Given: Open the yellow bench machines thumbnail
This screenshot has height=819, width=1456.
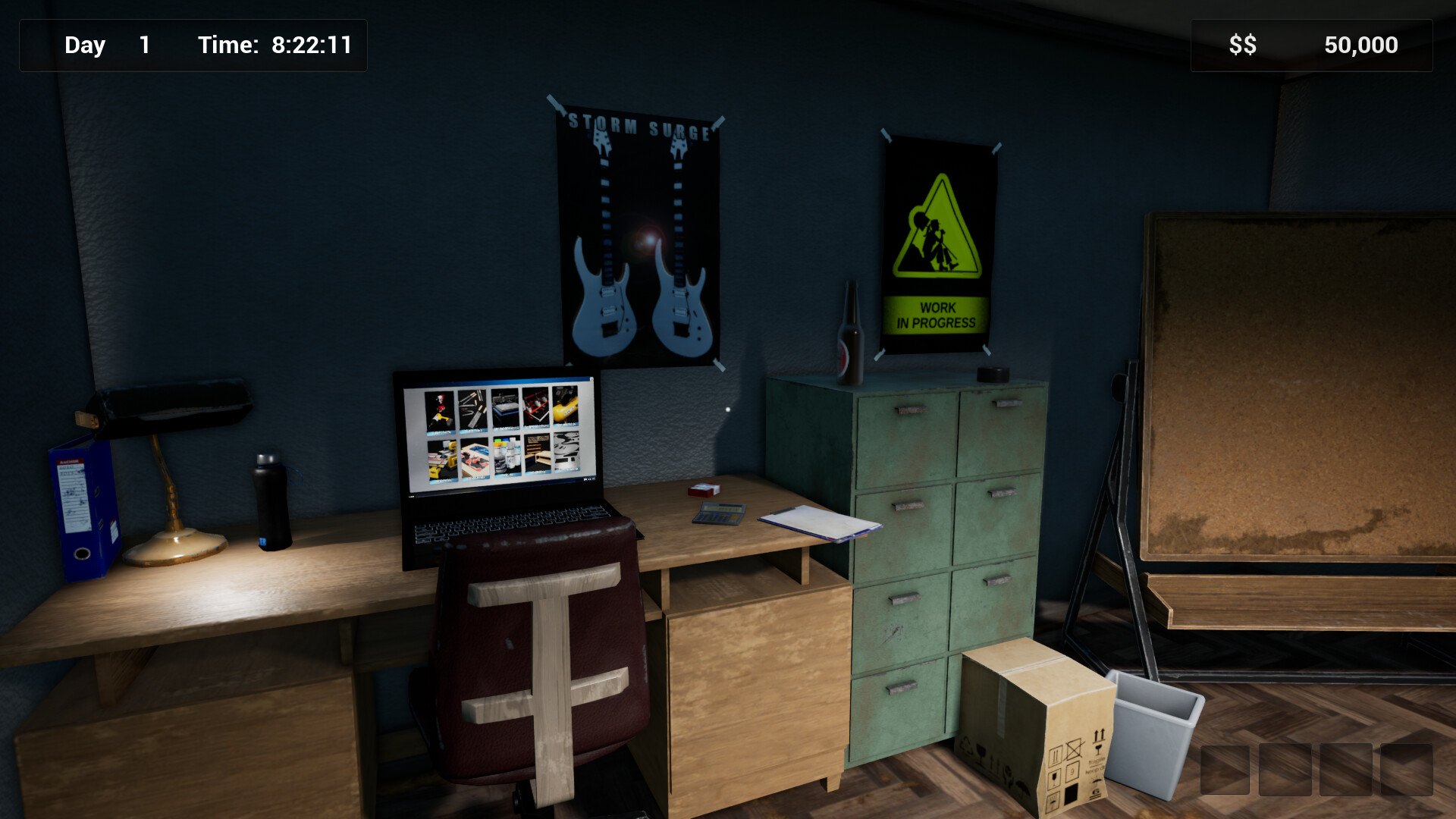Looking at the screenshot, I should [442, 460].
